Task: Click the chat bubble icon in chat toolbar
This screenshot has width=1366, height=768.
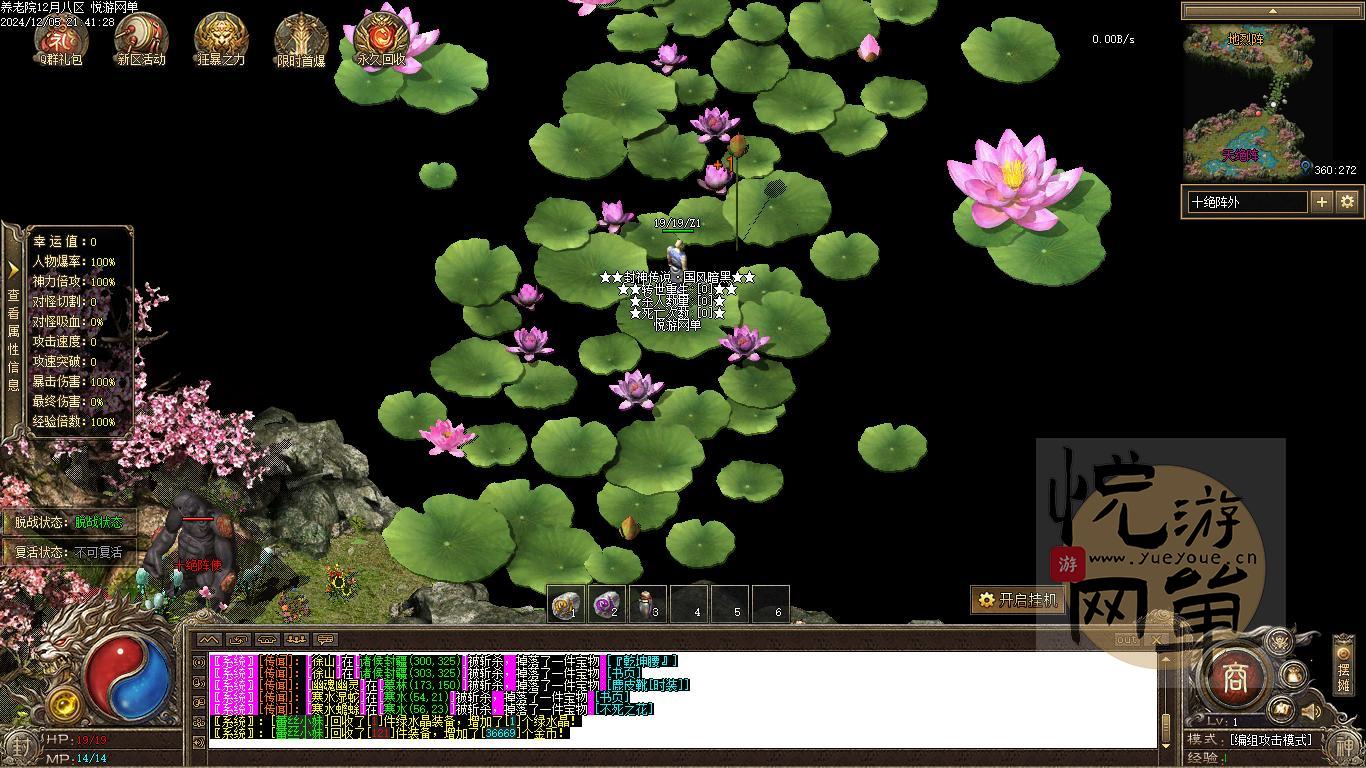Action: pos(325,637)
